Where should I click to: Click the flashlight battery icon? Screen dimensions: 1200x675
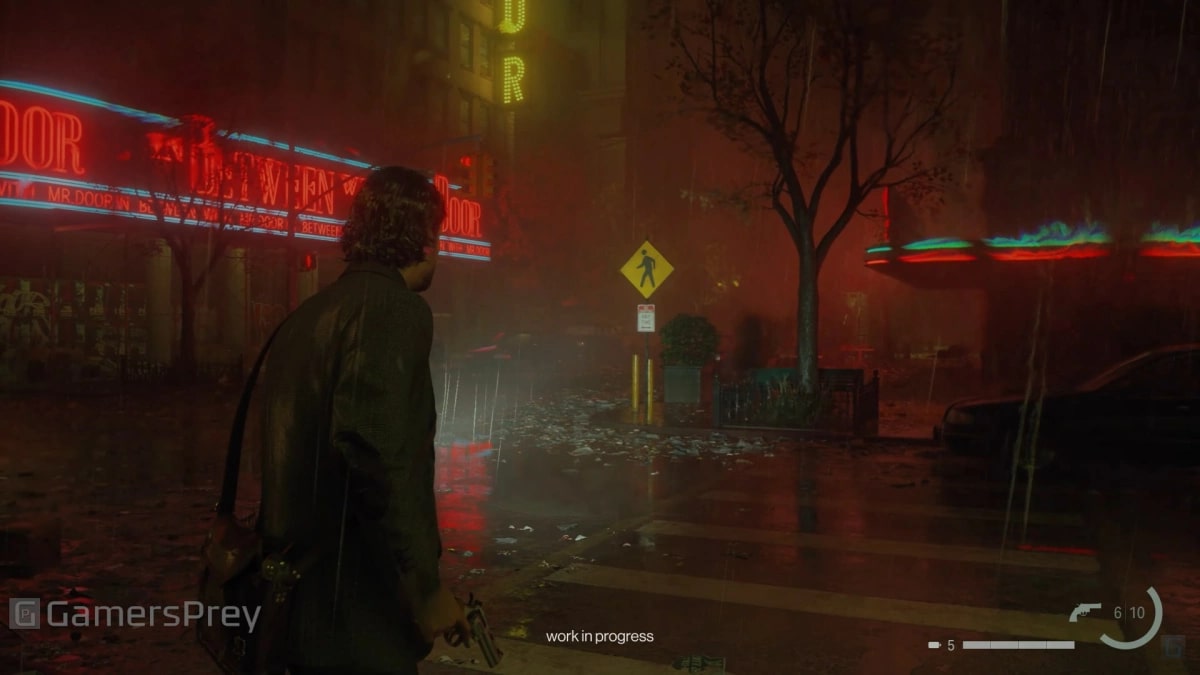point(934,645)
